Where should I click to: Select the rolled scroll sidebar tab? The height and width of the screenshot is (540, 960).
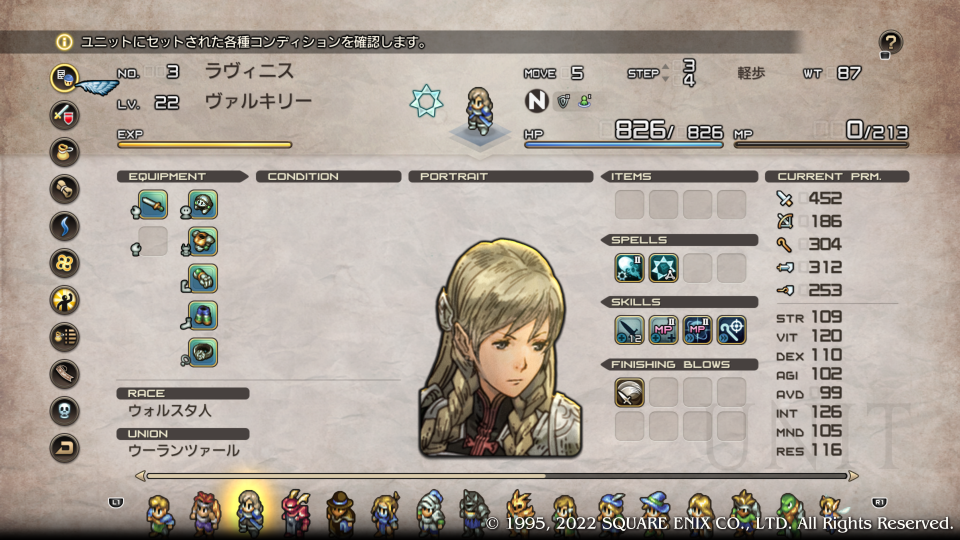65,188
